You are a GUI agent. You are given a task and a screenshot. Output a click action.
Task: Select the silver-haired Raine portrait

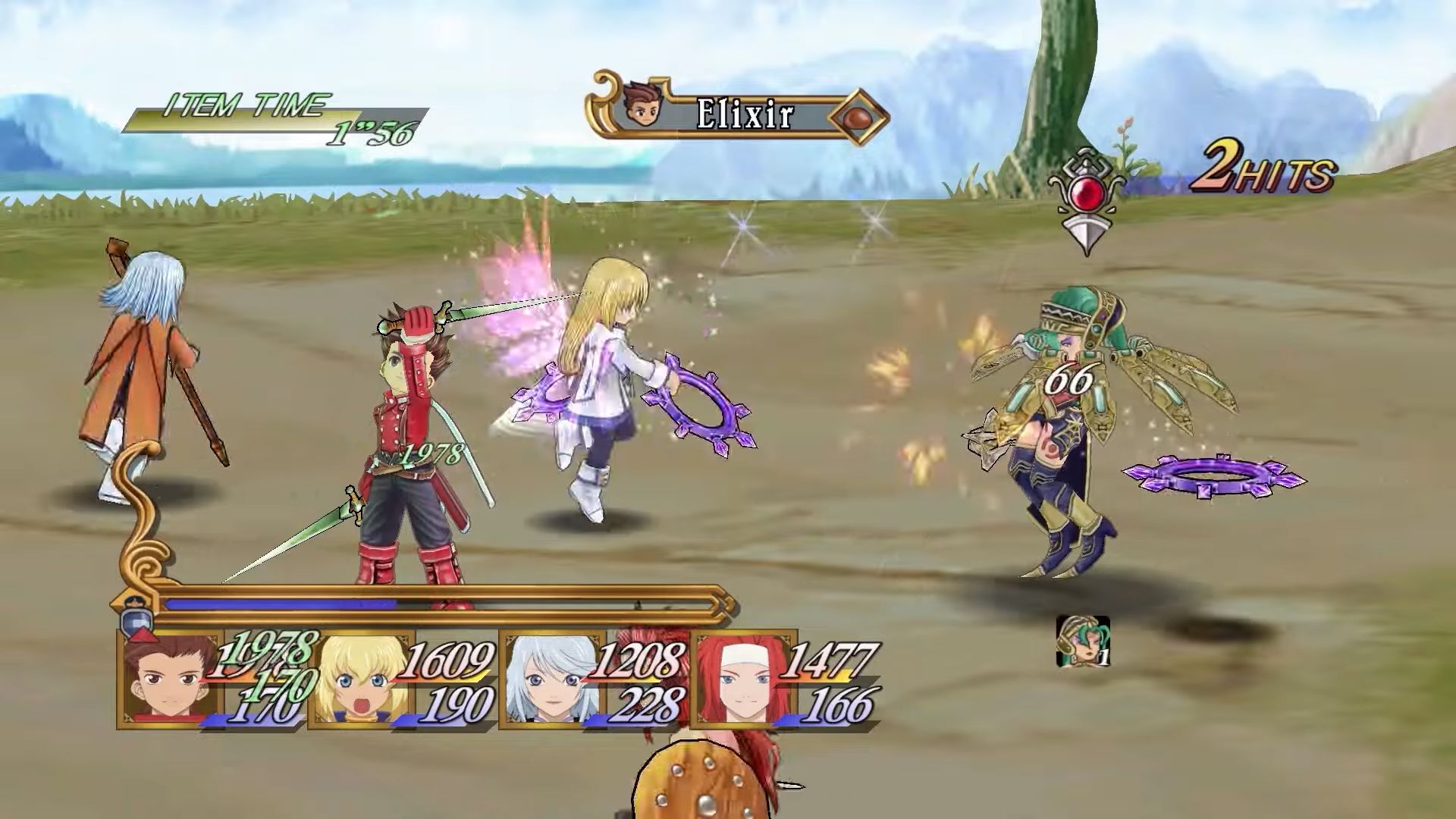(548, 680)
